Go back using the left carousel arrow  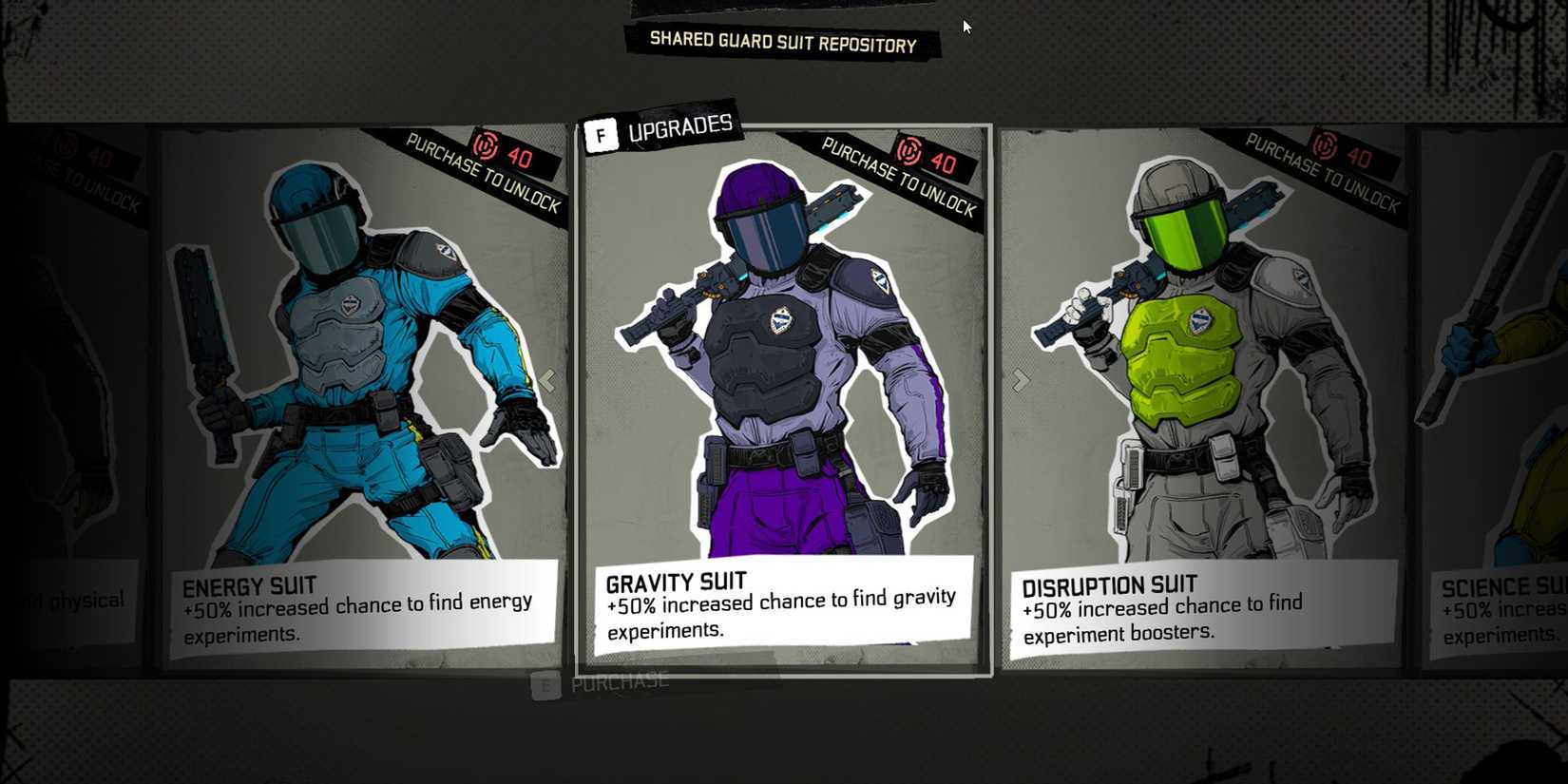[549, 379]
